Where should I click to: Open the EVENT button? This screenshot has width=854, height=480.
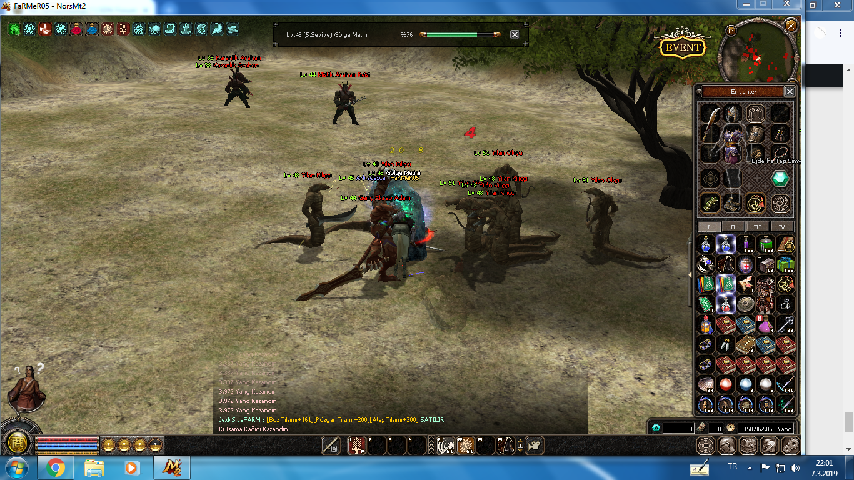tap(681, 47)
